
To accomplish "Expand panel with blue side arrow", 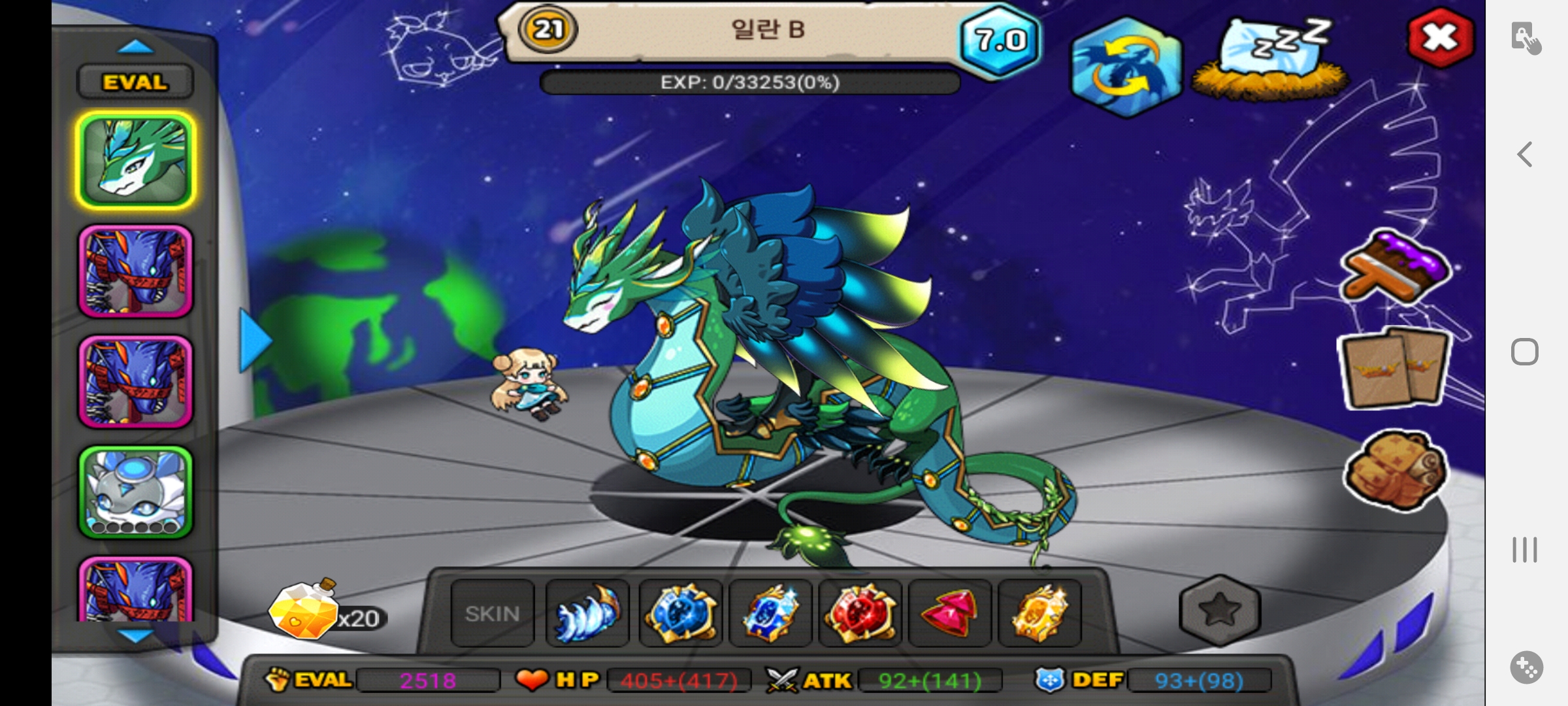I will [x=255, y=341].
